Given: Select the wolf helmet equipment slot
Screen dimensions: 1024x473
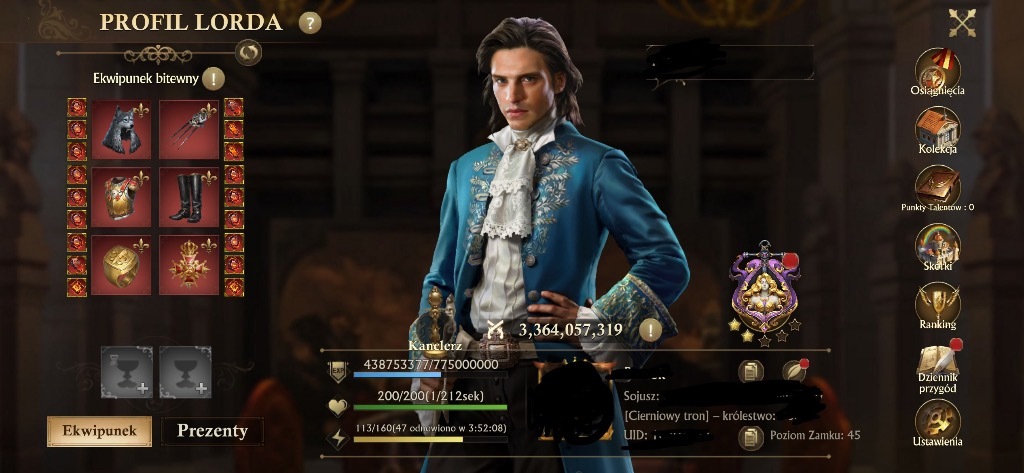Looking at the screenshot, I should [121, 129].
